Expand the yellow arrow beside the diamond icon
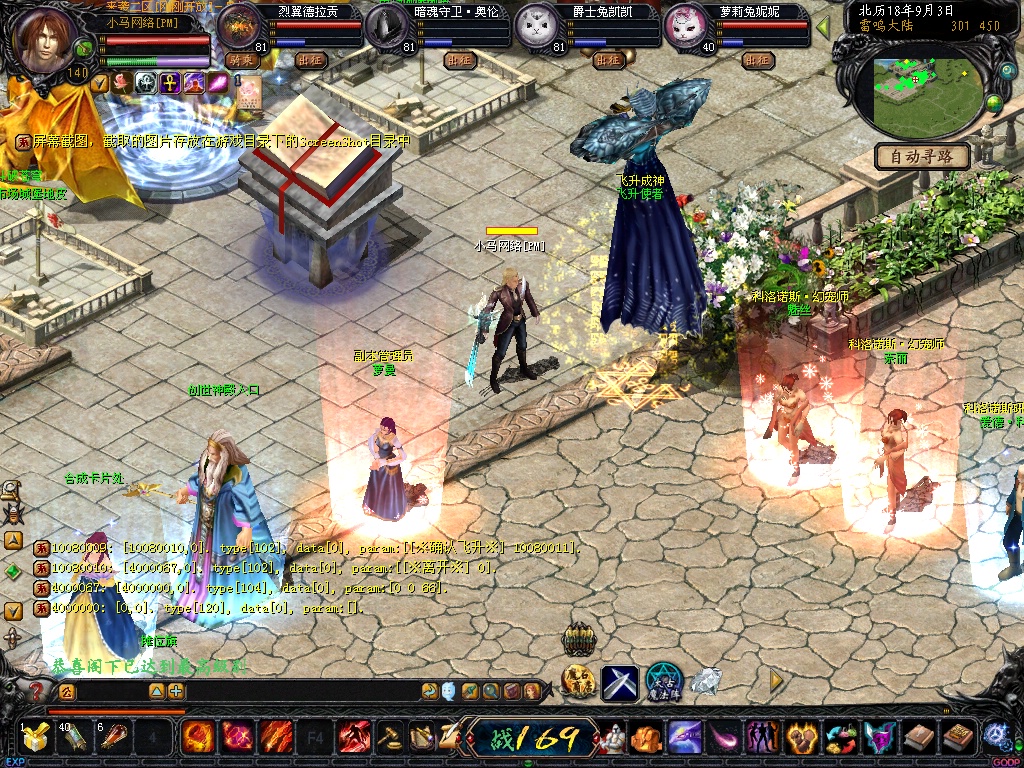The width and height of the screenshot is (1024, 768). click(775, 680)
